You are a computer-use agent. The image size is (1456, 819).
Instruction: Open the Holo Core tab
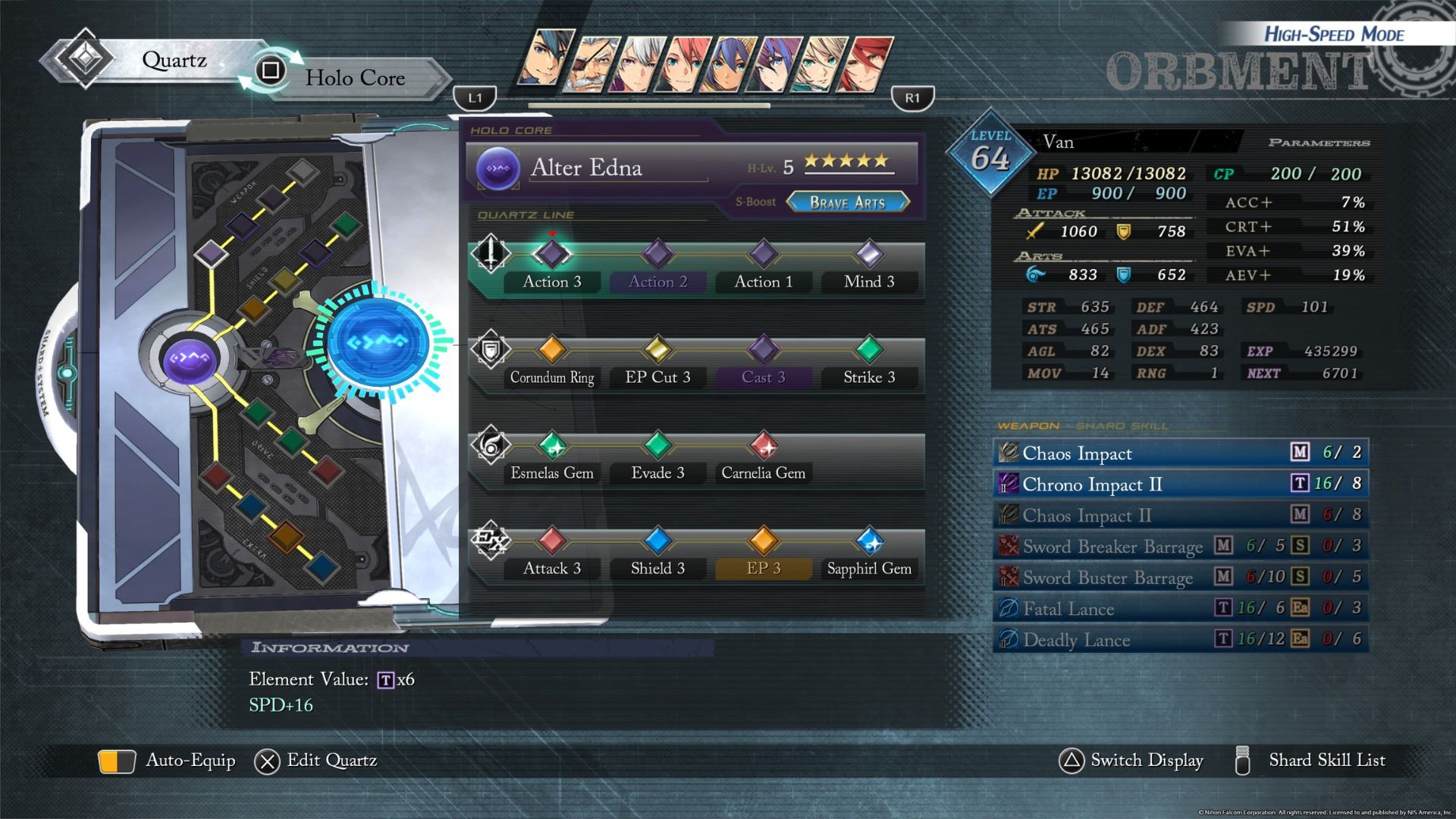pos(354,78)
